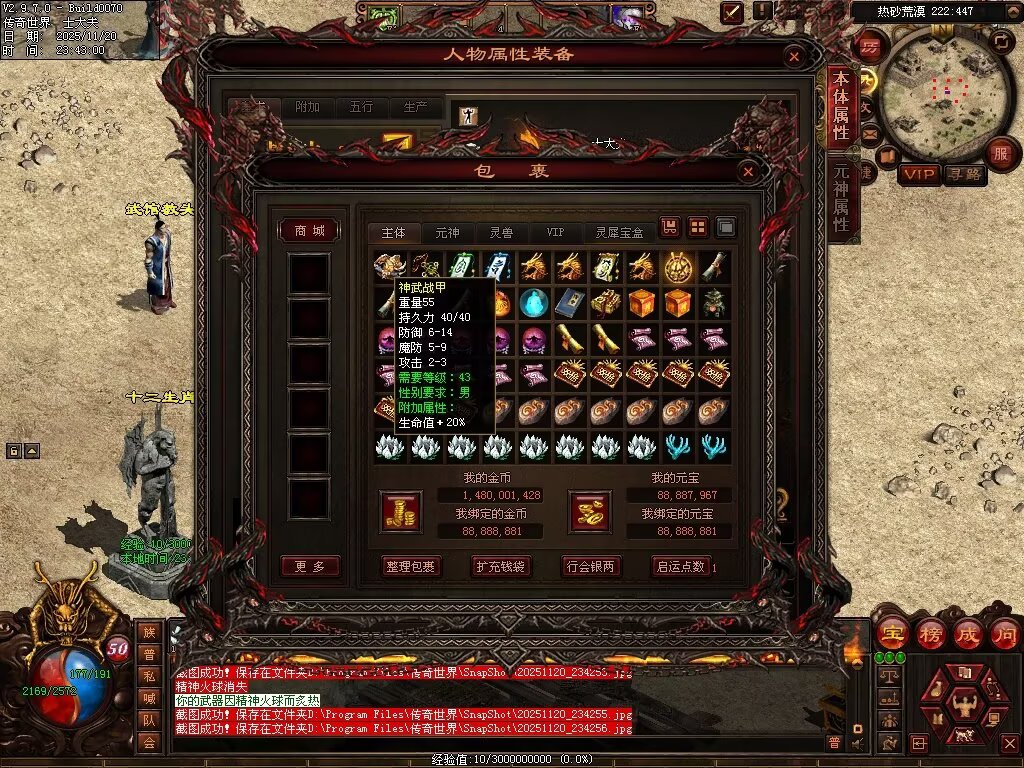The width and height of the screenshot is (1024, 768).
Task: Select the blue book item in bag
Action: coord(569,303)
